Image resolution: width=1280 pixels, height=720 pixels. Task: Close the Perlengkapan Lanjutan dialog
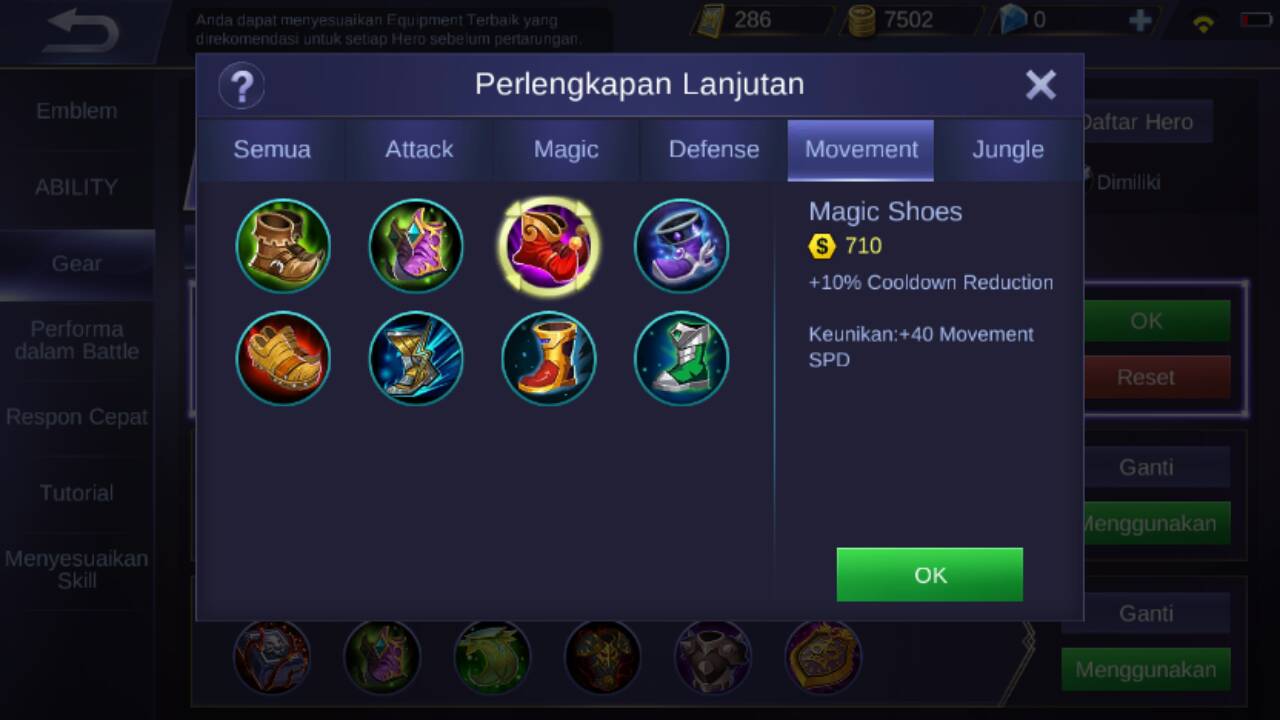tap(1040, 86)
